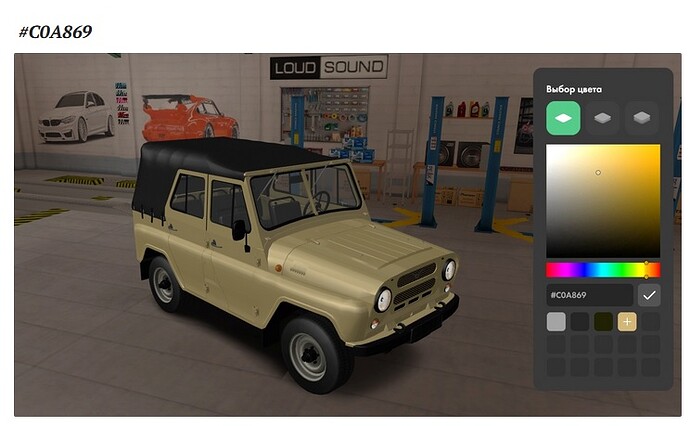Open the stacked double-layer tab

point(641,118)
